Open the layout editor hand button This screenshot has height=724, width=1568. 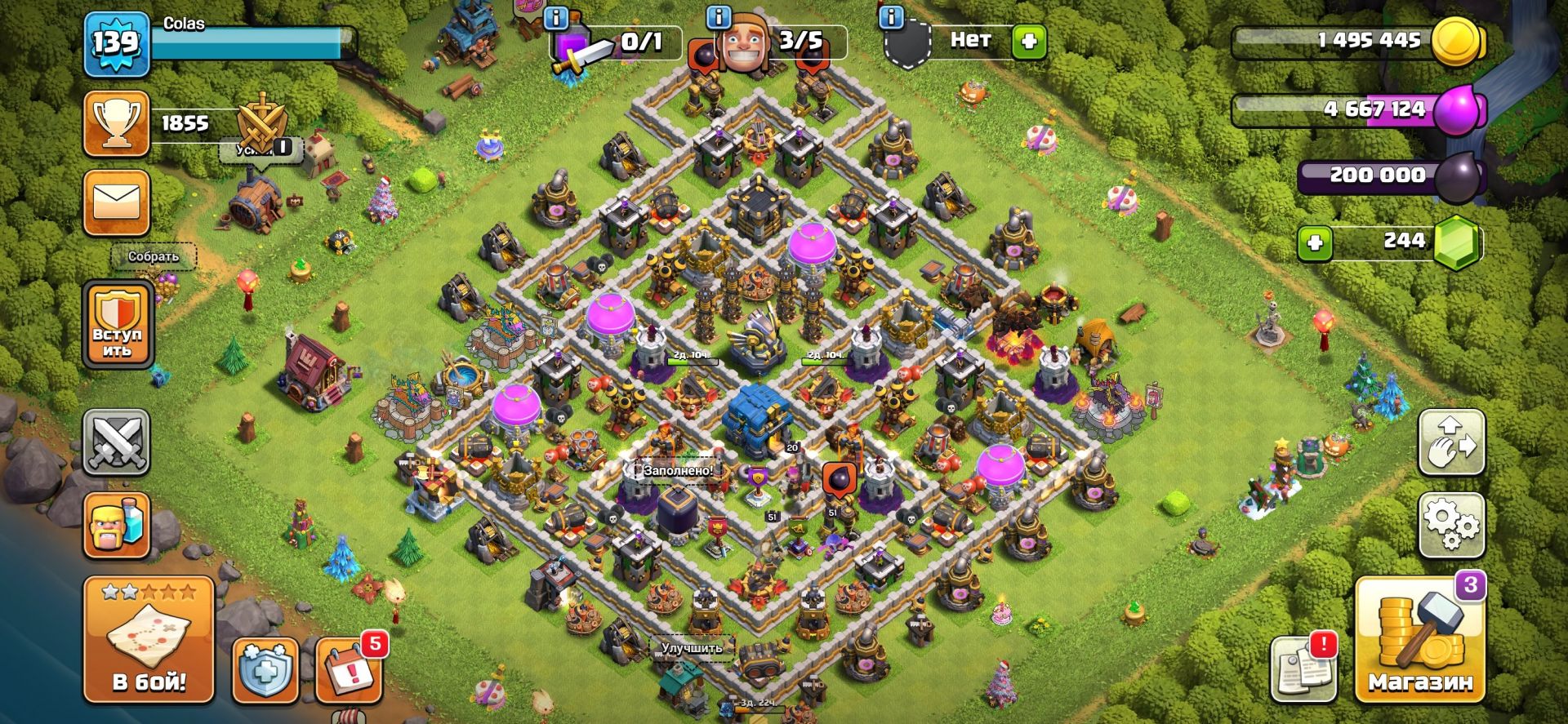point(1451,442)
